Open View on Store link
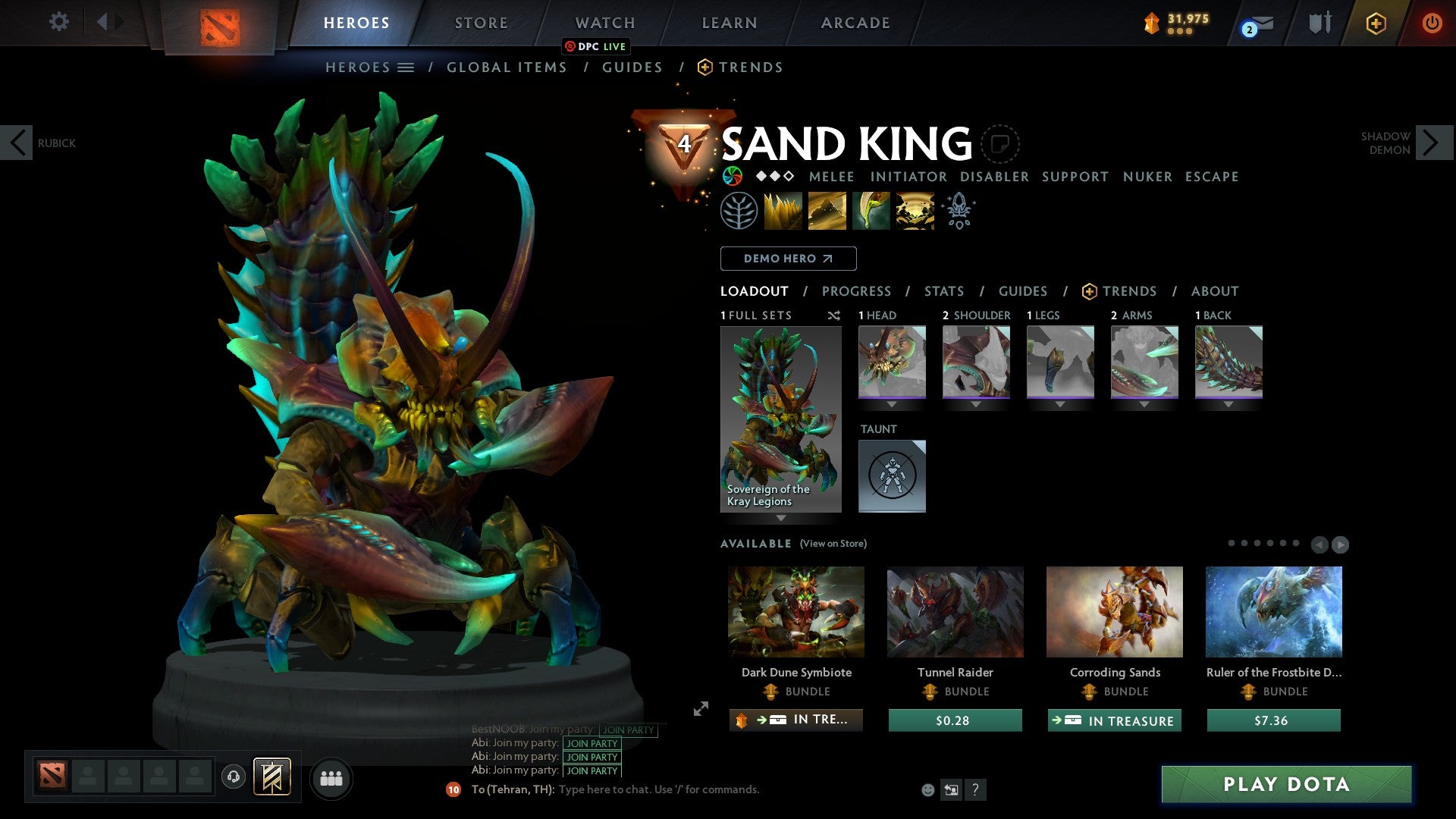The width and height of the screenshot is (1456, 819). point(834,544)
